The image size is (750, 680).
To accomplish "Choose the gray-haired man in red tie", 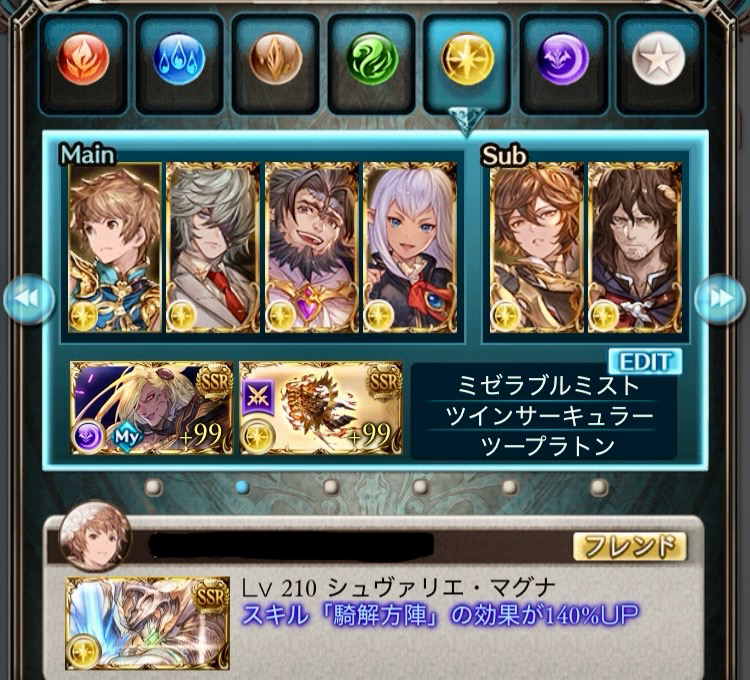I will [212, 247].
